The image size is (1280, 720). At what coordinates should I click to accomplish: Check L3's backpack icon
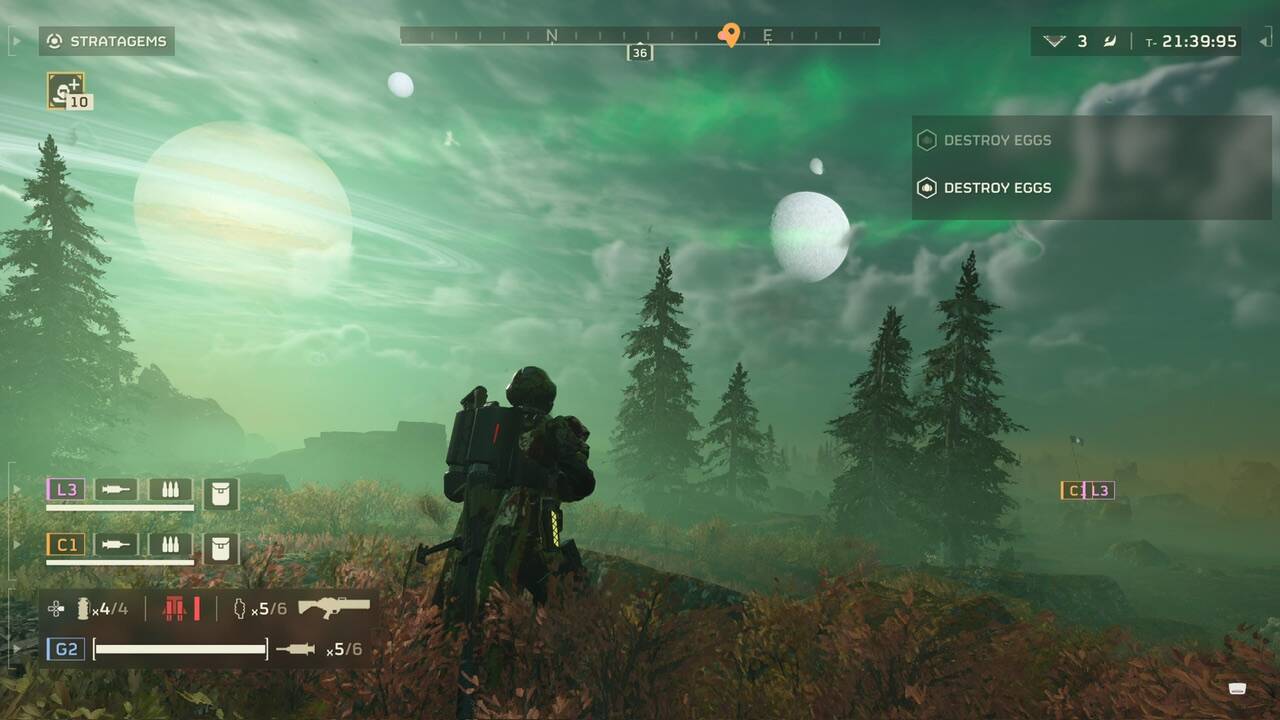tap(221, 493)
